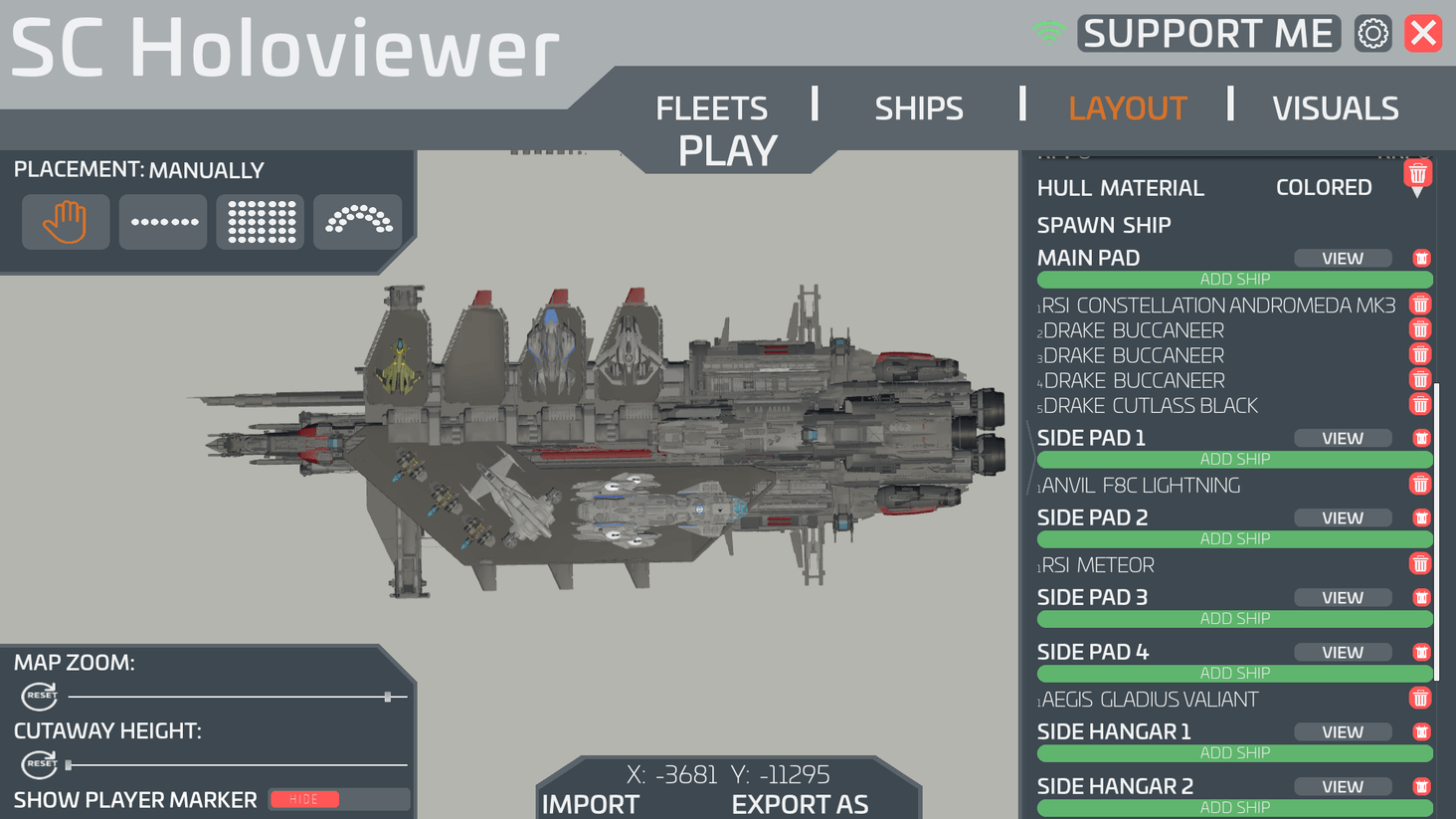Open the VISUALS tab

(x=1336, y=107)
